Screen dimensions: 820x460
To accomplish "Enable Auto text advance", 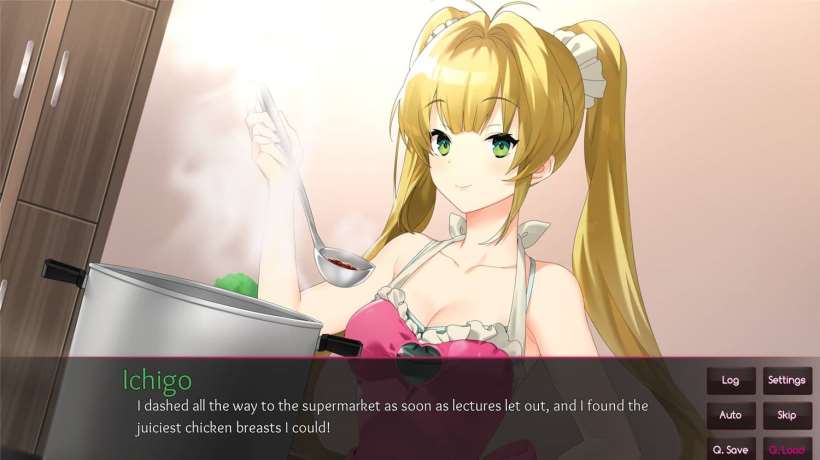I will click(730, 414).
